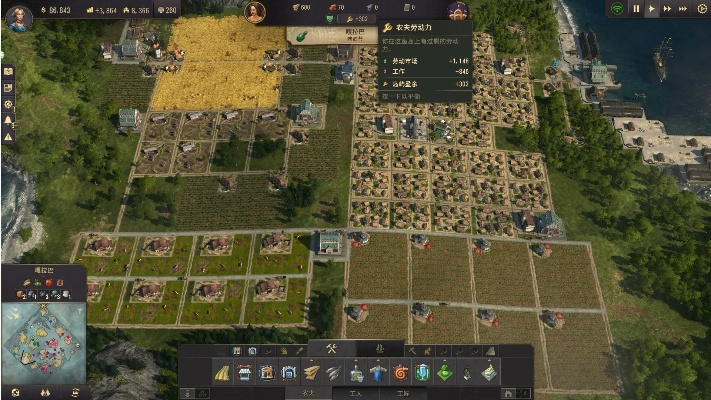Image resolution: width=711 pixels, height=400 pixels.
Task: Select the fire station flame icon
Action: [x=401, y=372]
